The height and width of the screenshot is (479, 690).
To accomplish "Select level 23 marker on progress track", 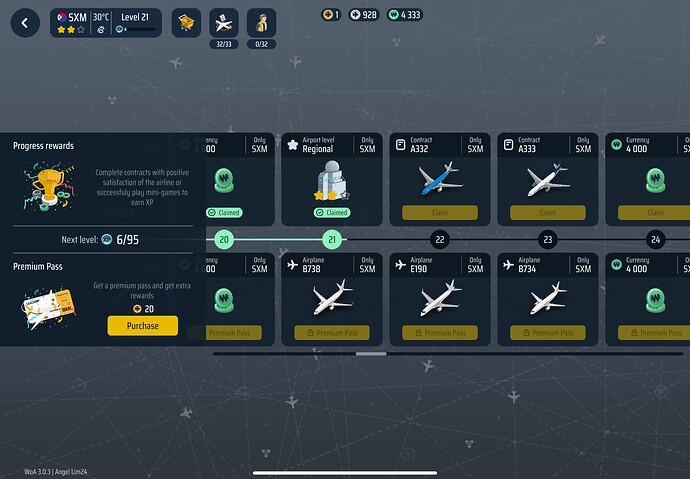I will tap(547, 239).
